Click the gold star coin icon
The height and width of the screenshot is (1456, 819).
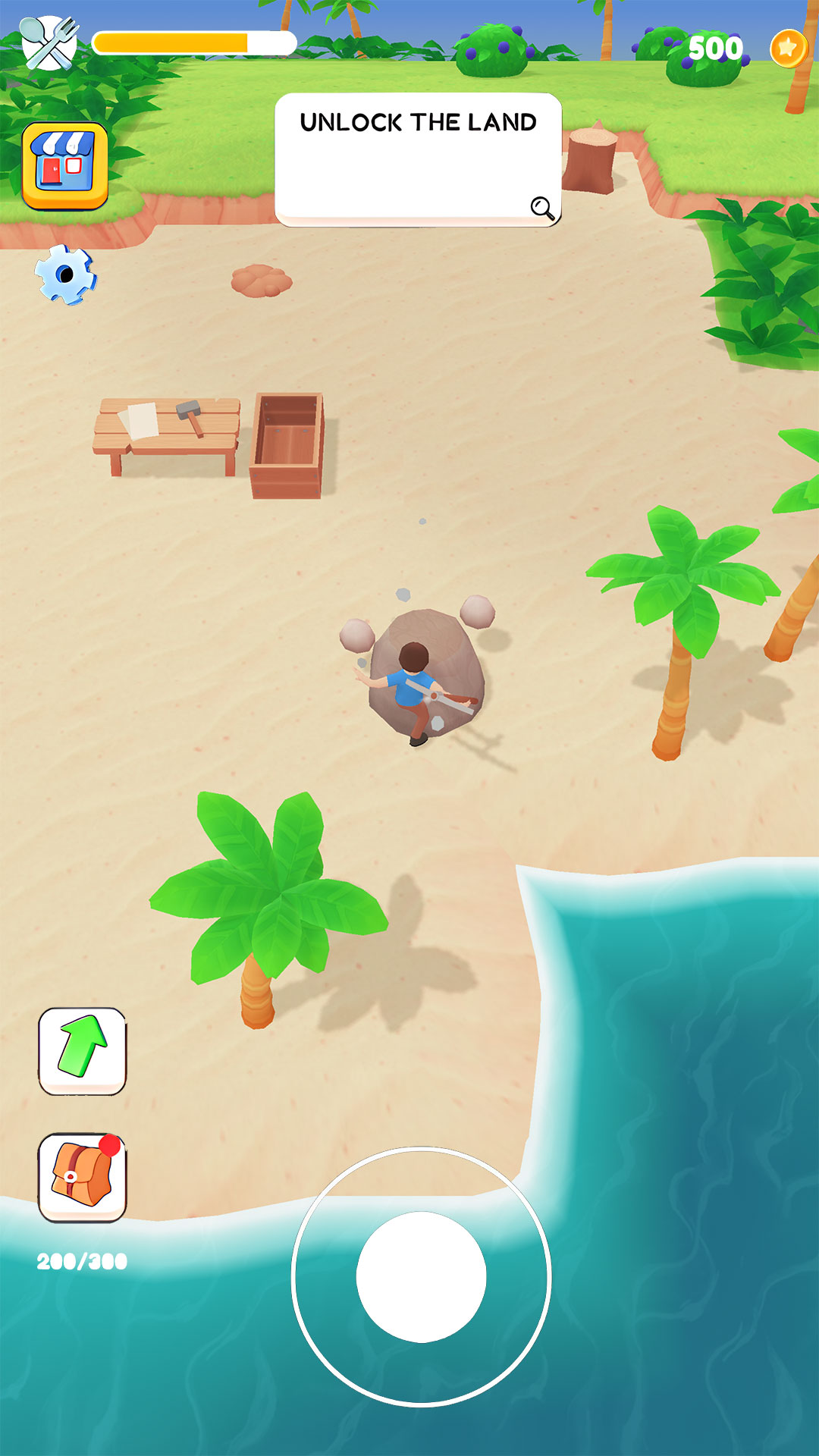point(789,49)
